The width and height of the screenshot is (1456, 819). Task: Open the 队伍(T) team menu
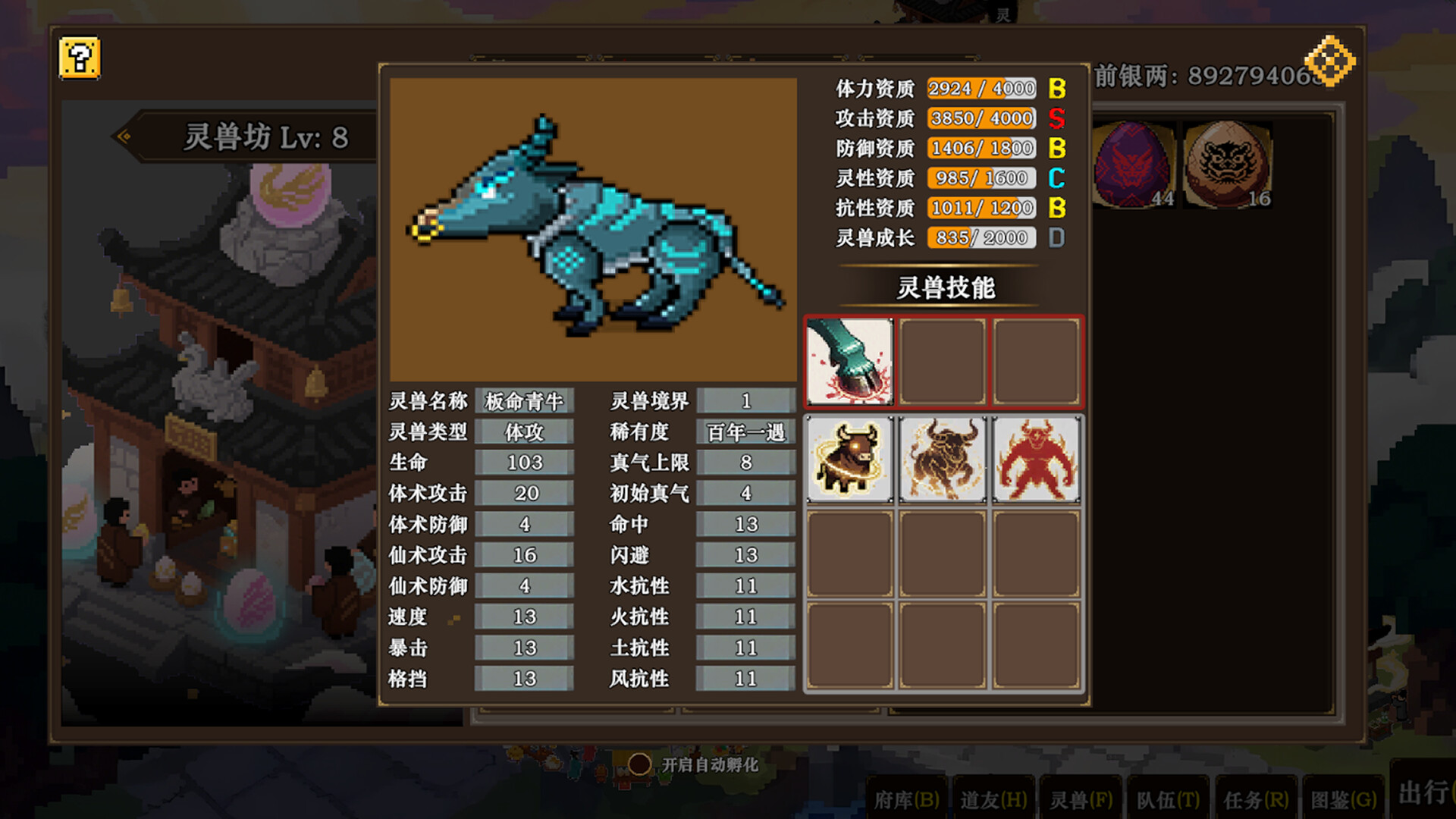(1168, 799)
